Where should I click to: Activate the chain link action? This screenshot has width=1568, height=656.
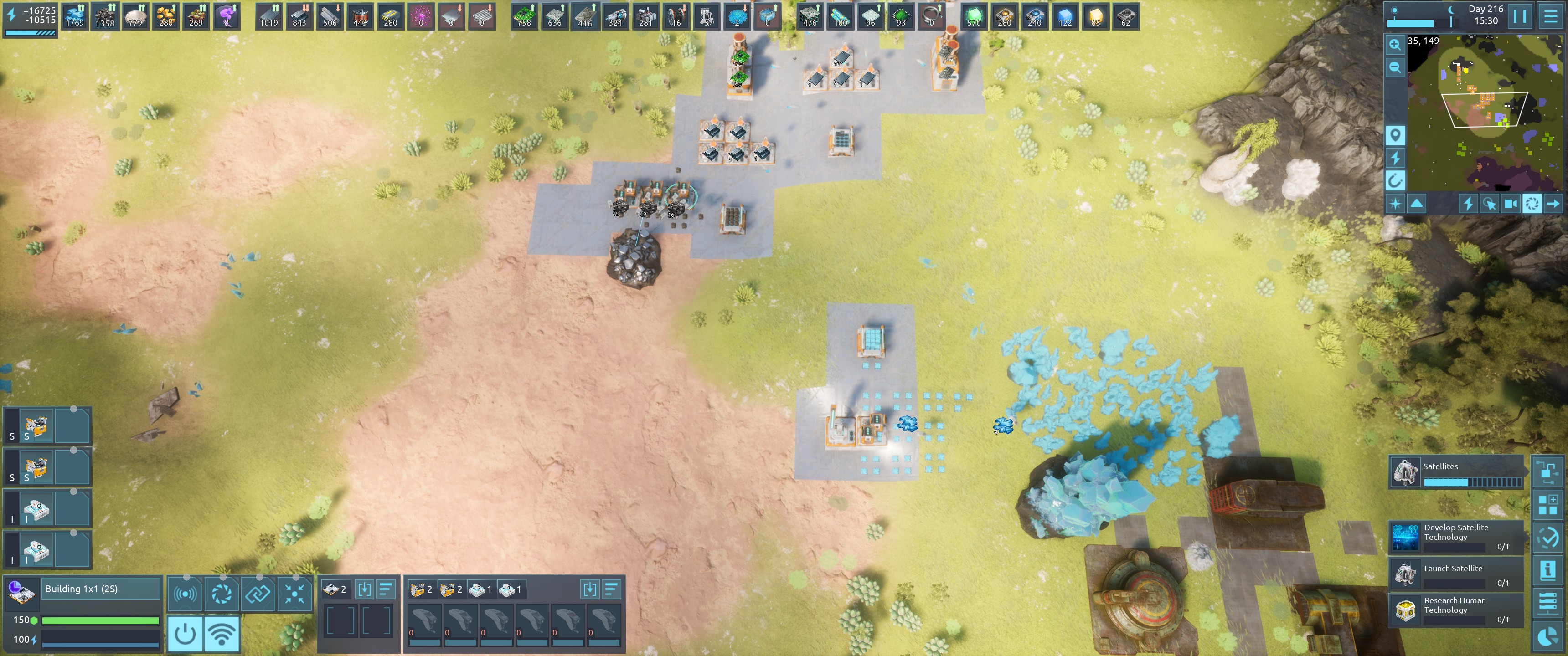tap(258, 593)
